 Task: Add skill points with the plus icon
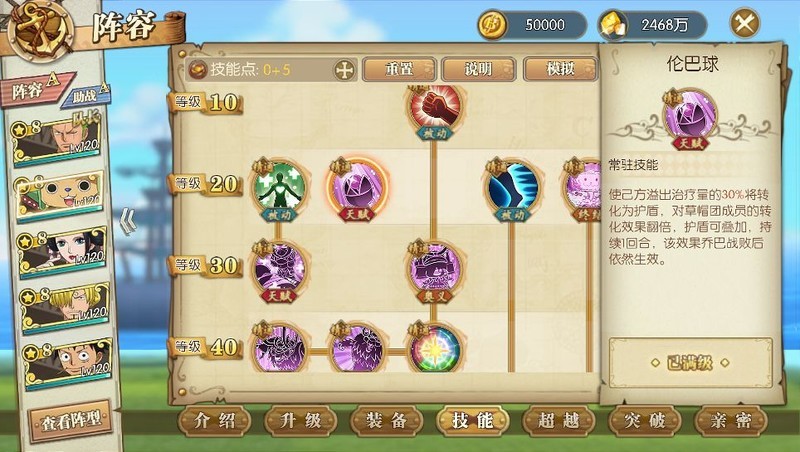click(344, 70)
